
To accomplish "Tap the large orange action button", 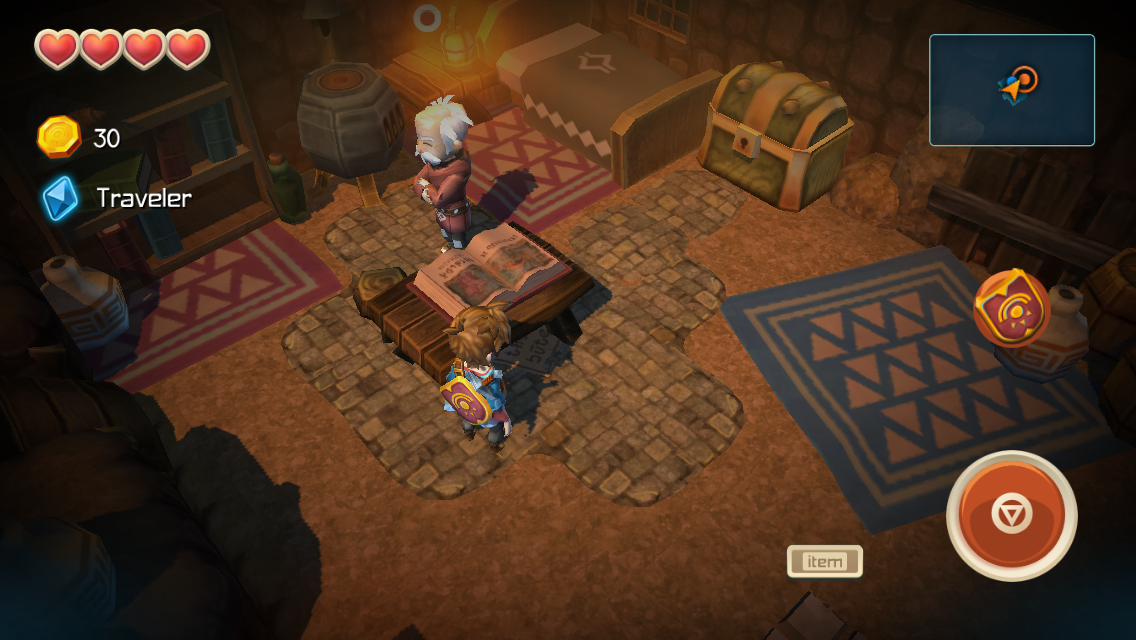I will 1011,515.
